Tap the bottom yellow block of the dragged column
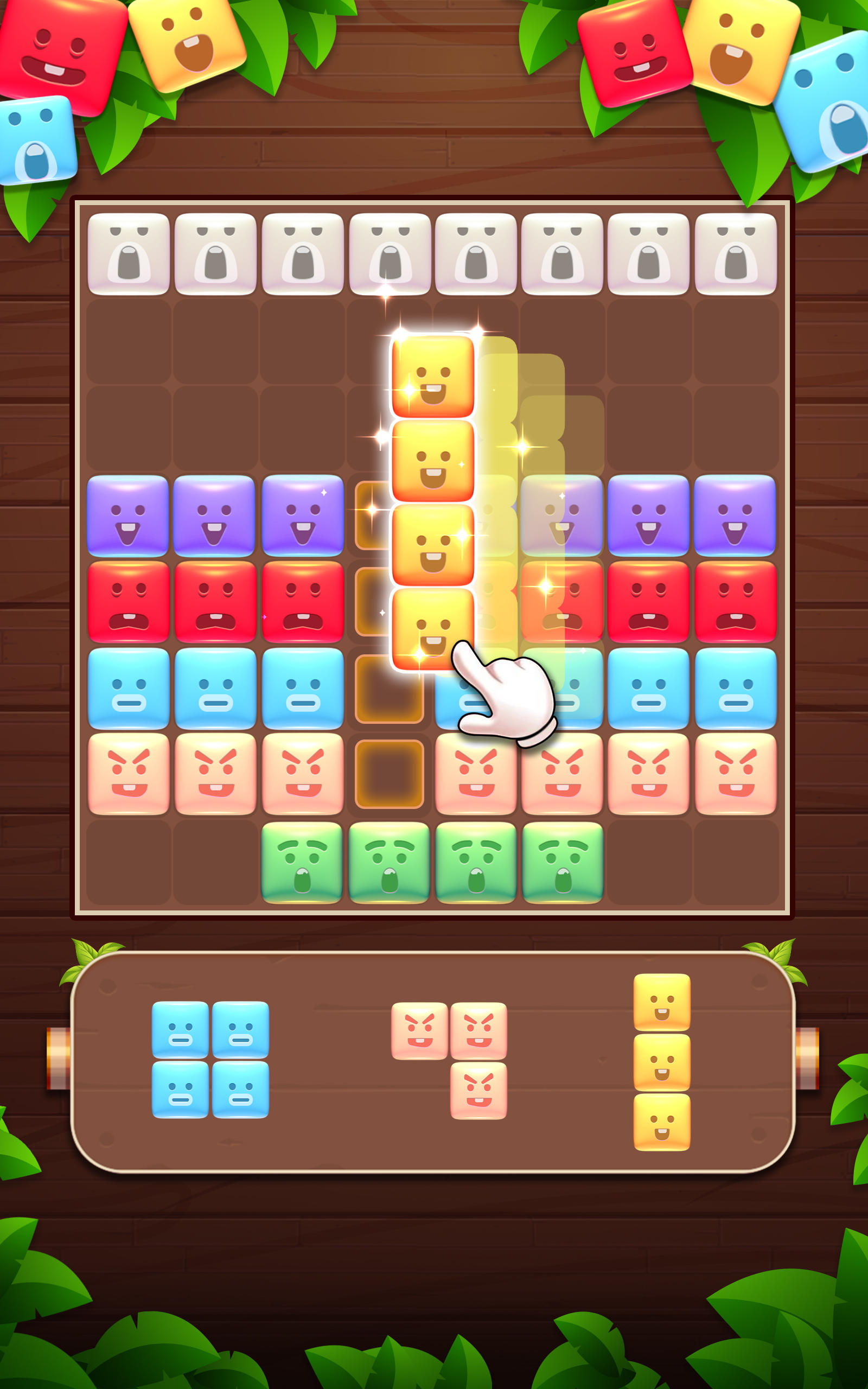868x1389 pixels. [433, 628]
